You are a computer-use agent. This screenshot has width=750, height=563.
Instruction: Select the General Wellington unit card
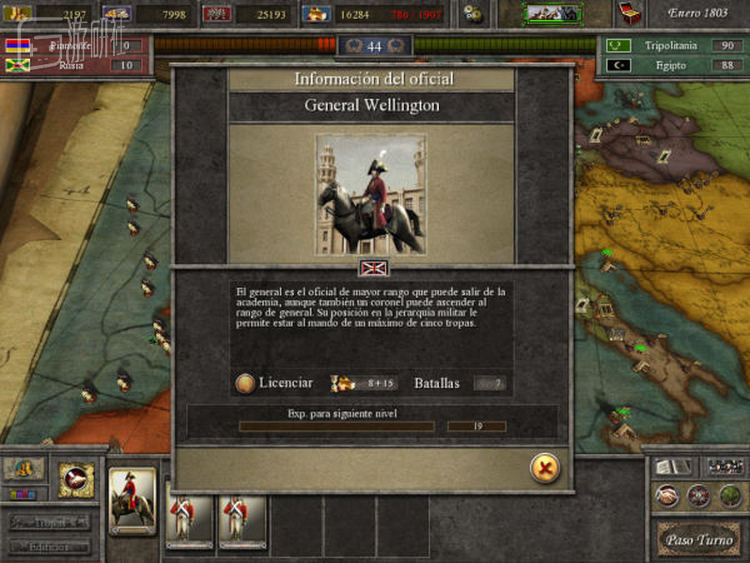[x=132, y=500]
